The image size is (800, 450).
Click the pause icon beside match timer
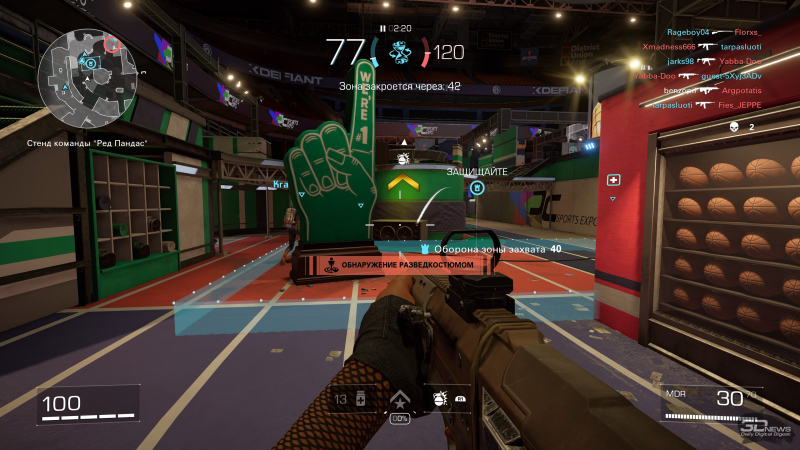[383, 29]
